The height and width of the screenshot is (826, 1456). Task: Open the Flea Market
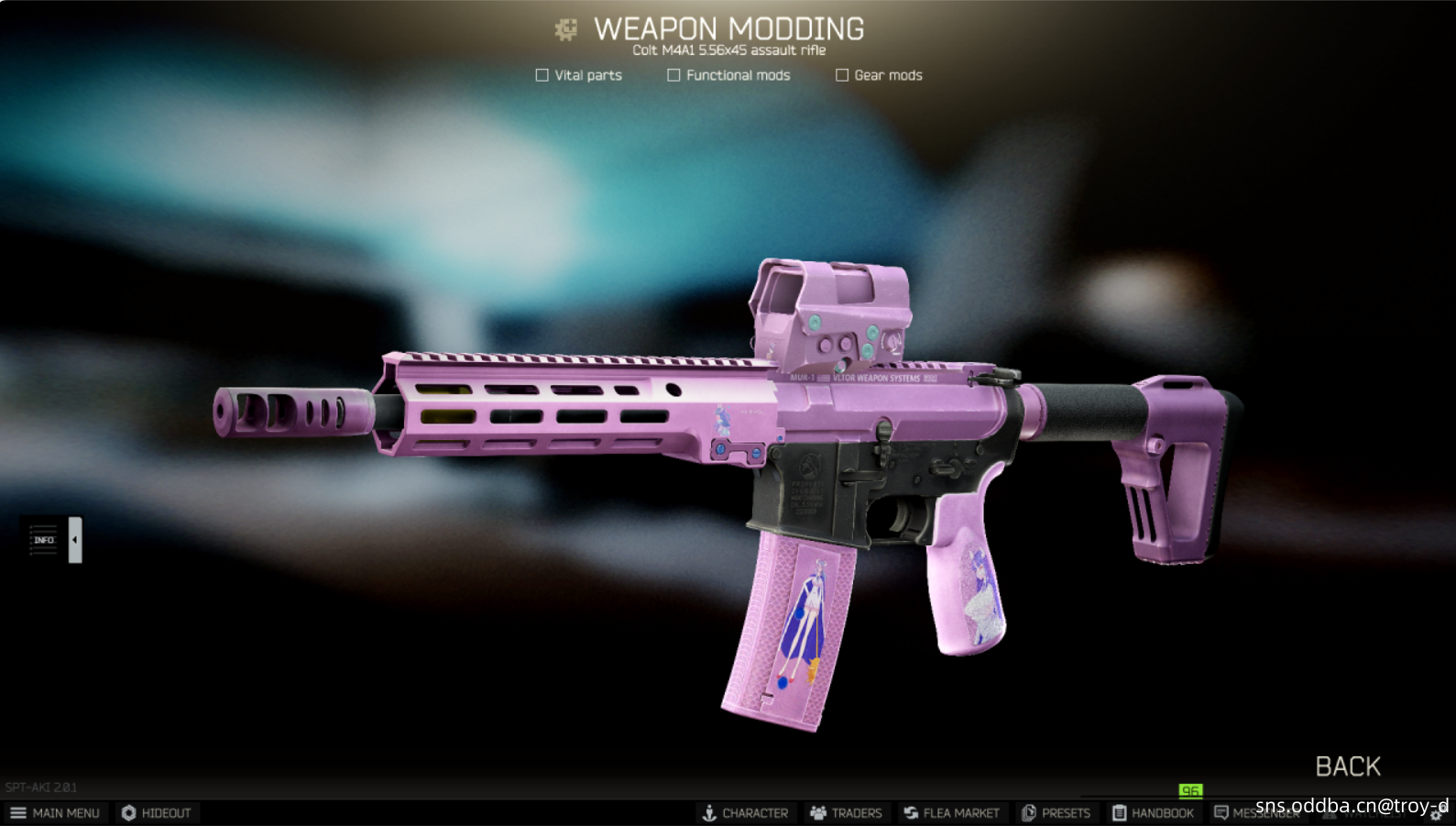(x=951, y=813)
